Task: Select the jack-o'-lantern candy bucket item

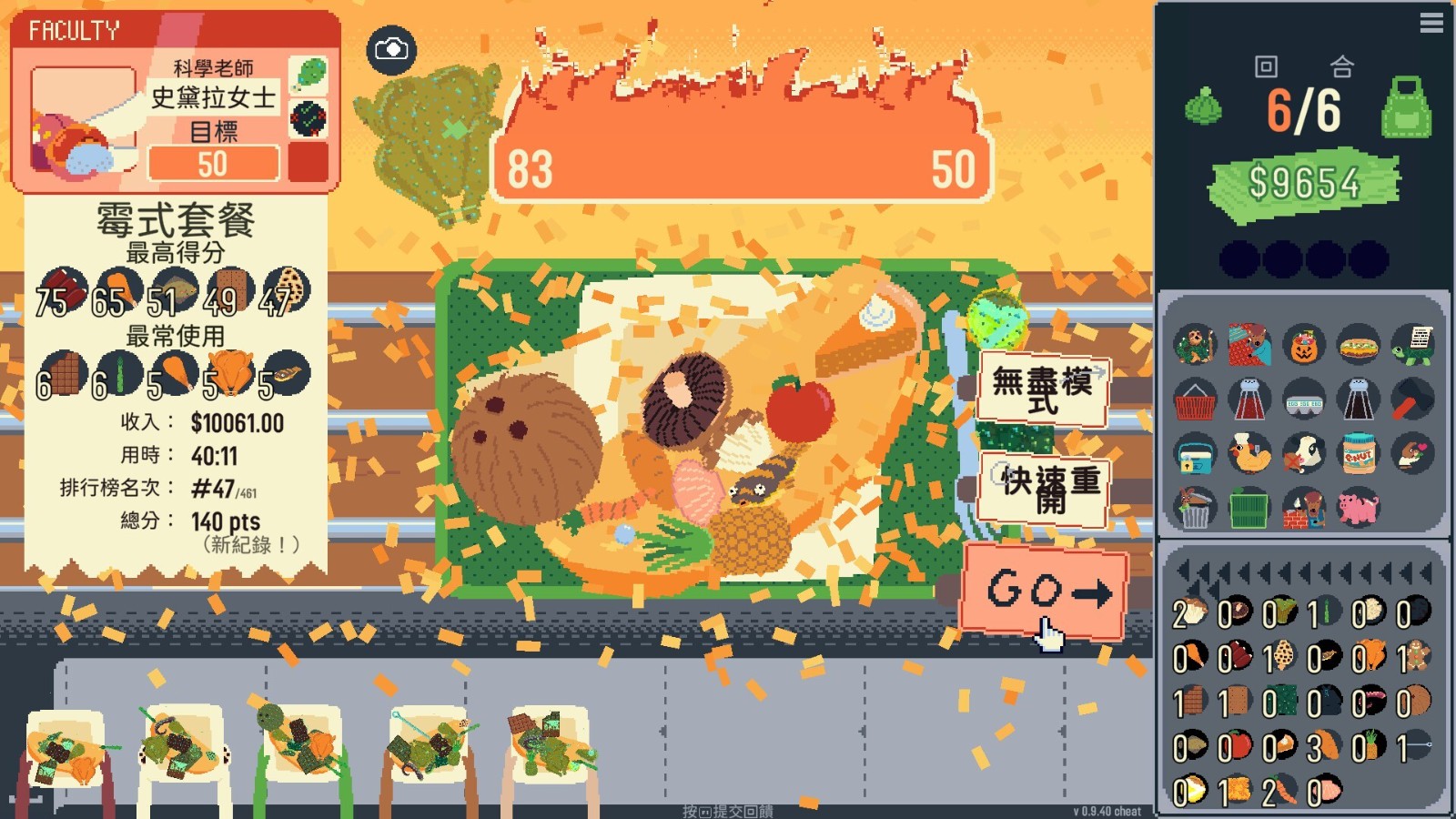Action: 1303,346
